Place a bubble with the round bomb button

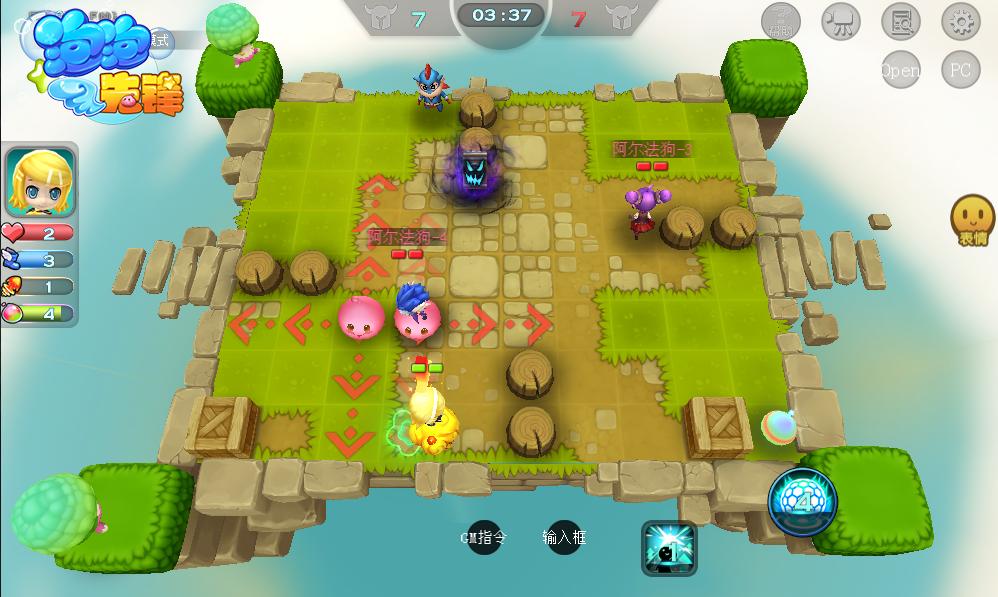803,502
